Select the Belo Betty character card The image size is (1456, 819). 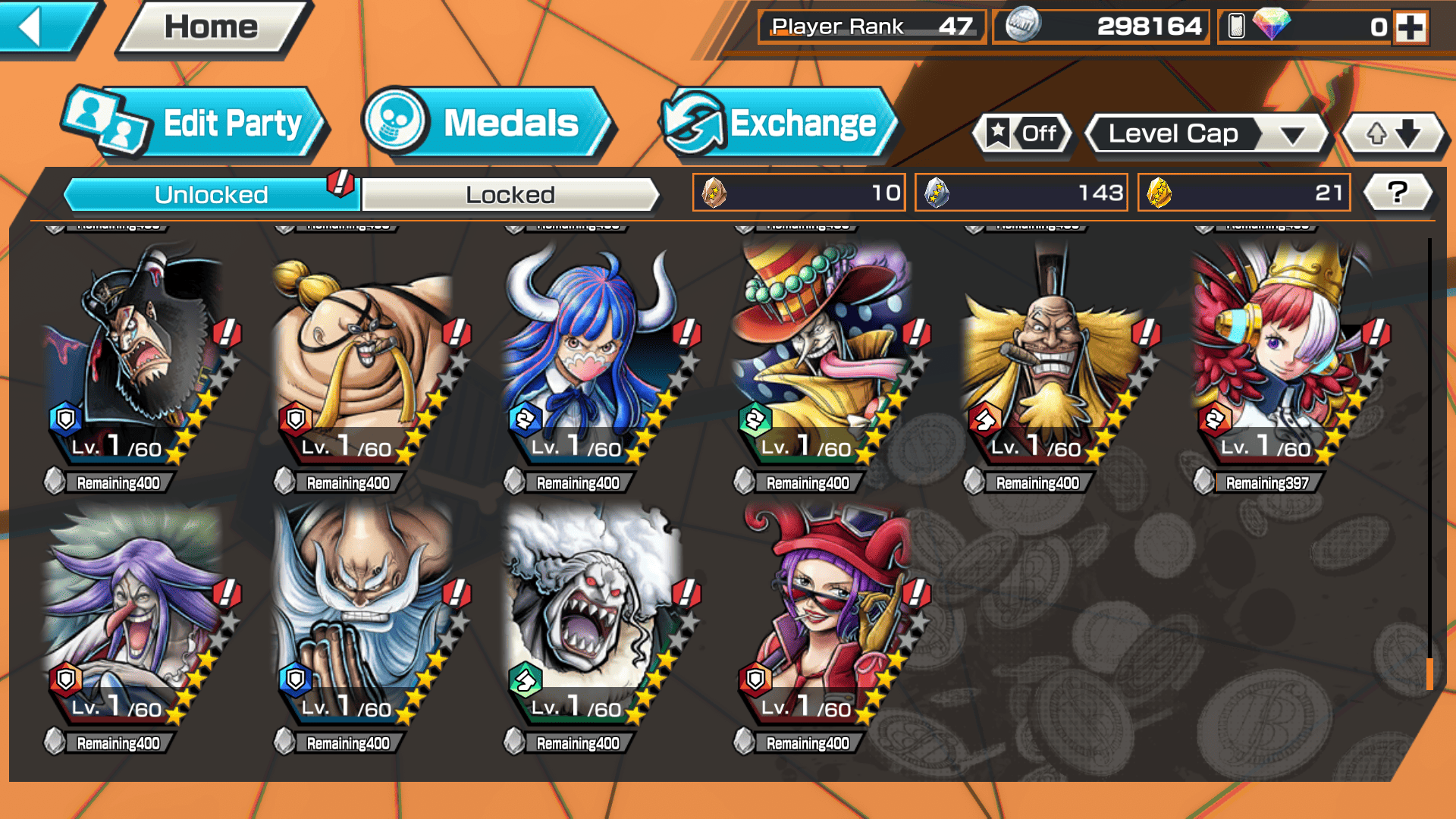pos(827,614)
